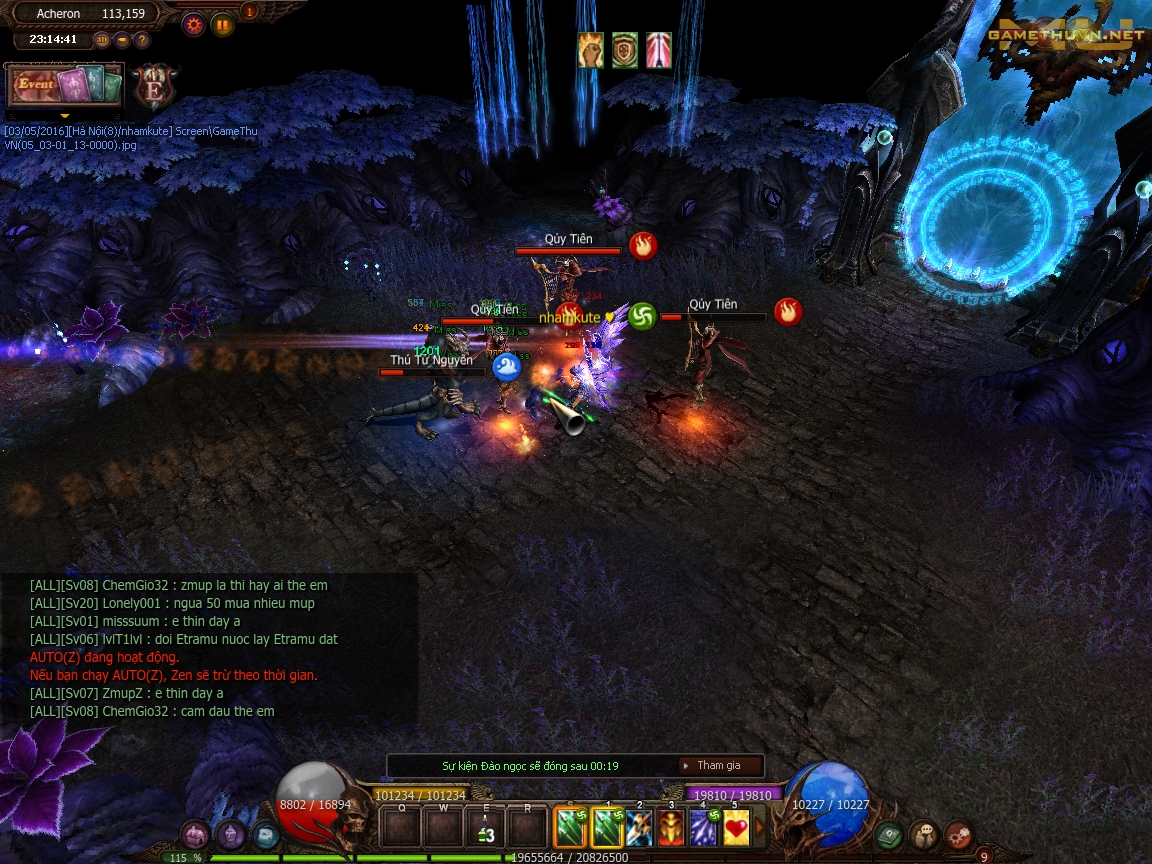Click the orange pause button
Image resolution: width=1152 pixels, height=864 pixels.
pos(221,25)
